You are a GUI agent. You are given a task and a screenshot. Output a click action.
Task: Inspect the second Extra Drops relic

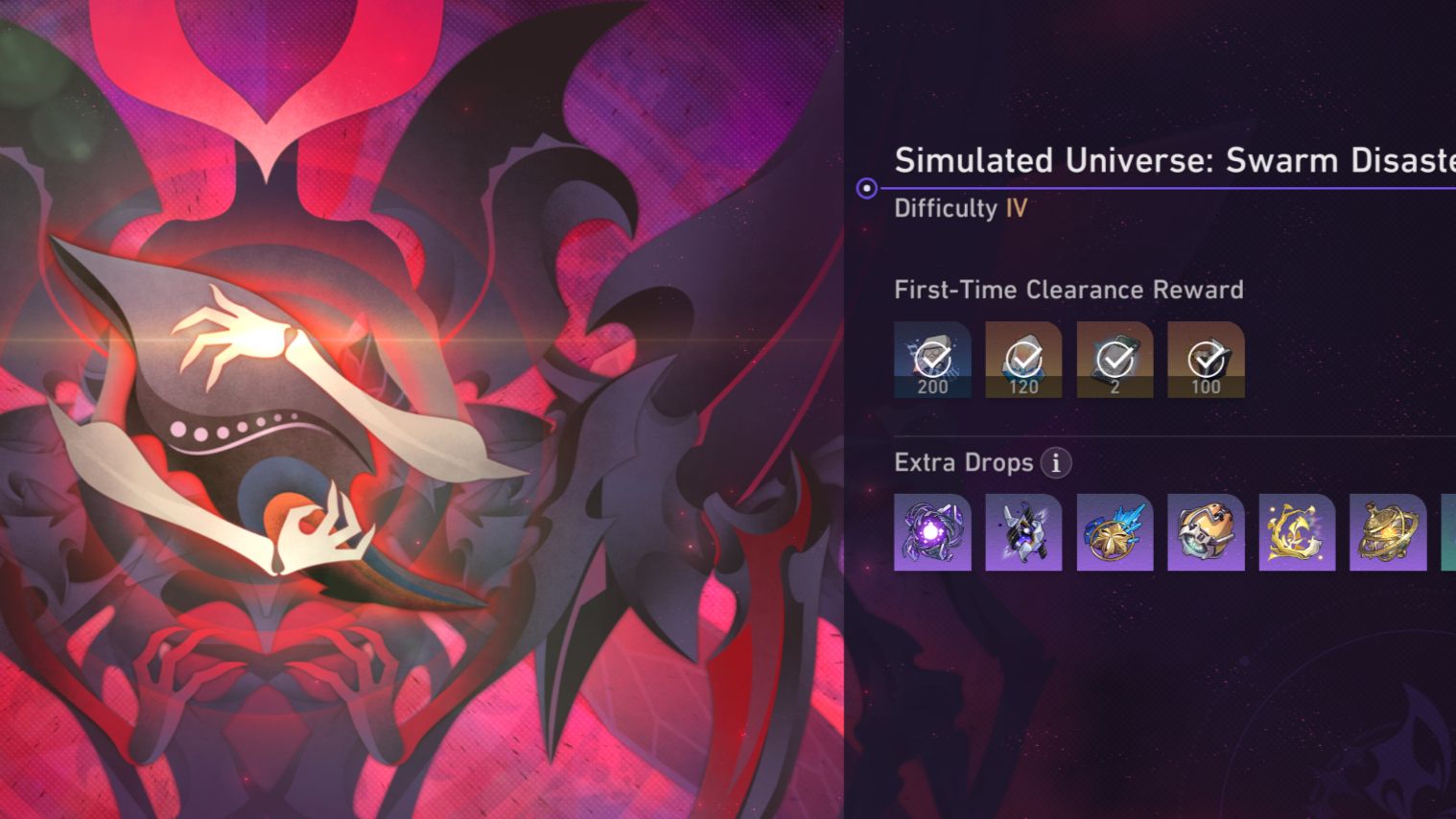tap(1022, 533)
